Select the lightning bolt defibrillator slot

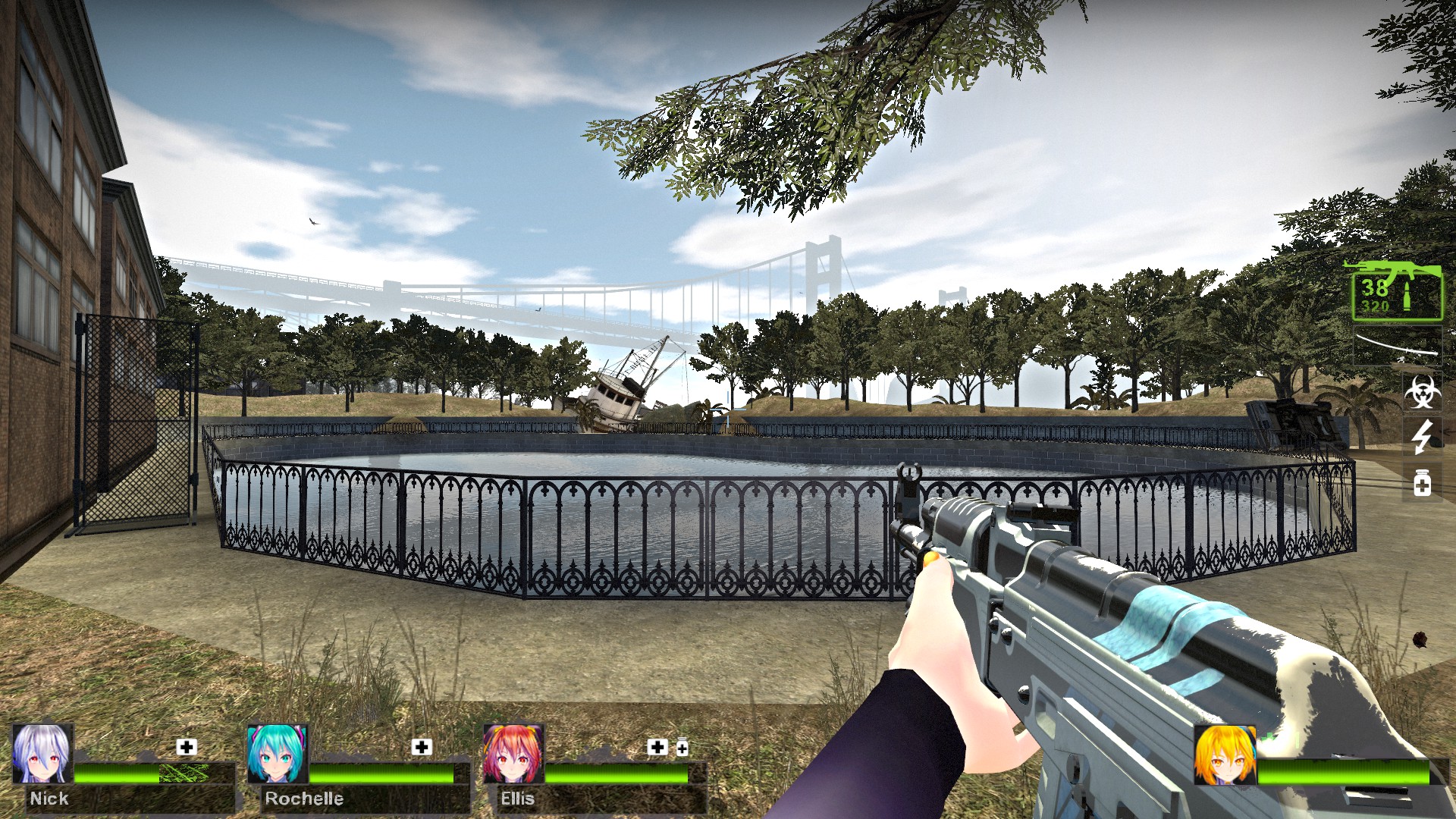[1422, 437]
